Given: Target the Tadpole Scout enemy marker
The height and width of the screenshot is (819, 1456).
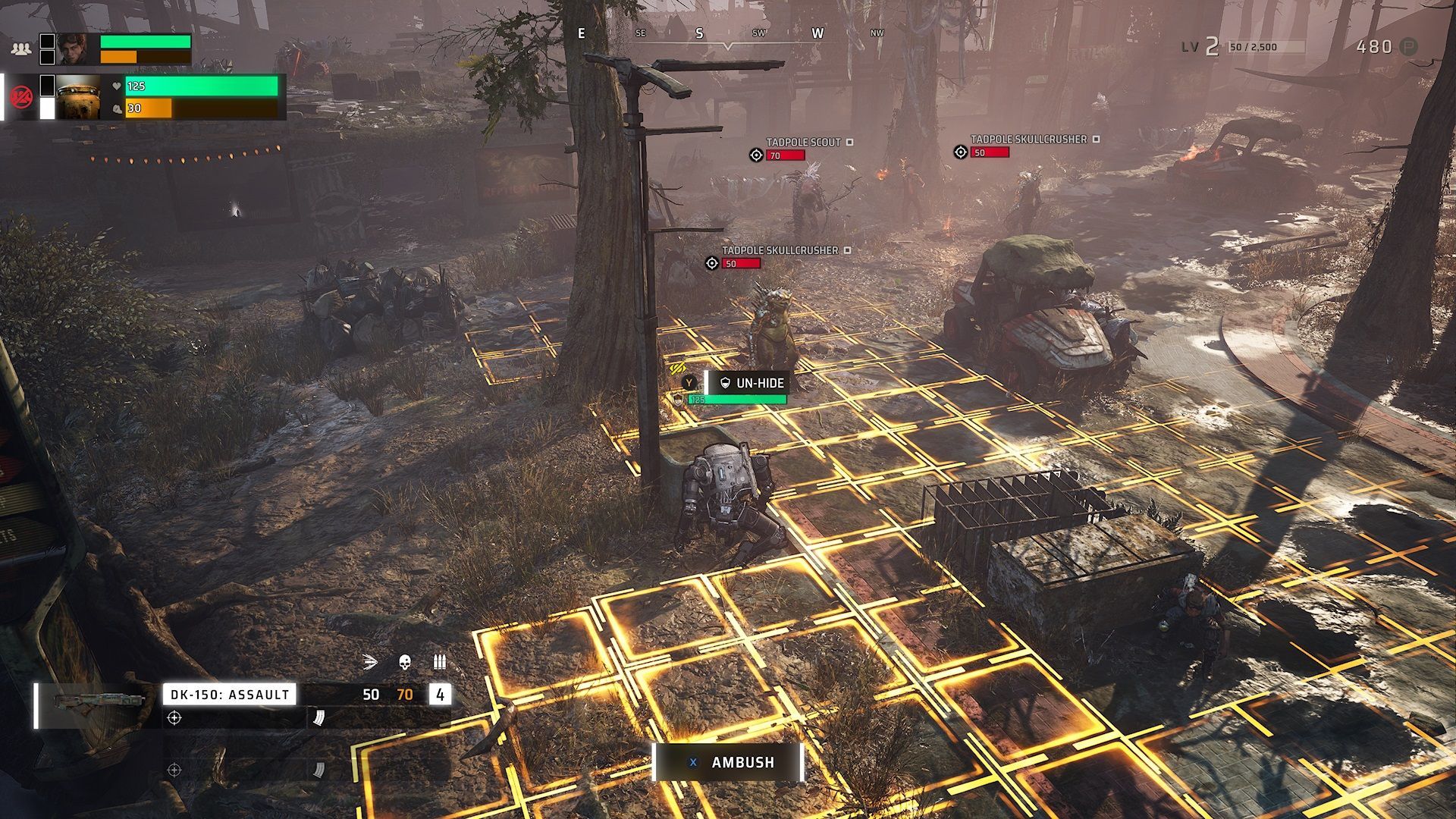Looking at the screenshot, I should [756, 155].
